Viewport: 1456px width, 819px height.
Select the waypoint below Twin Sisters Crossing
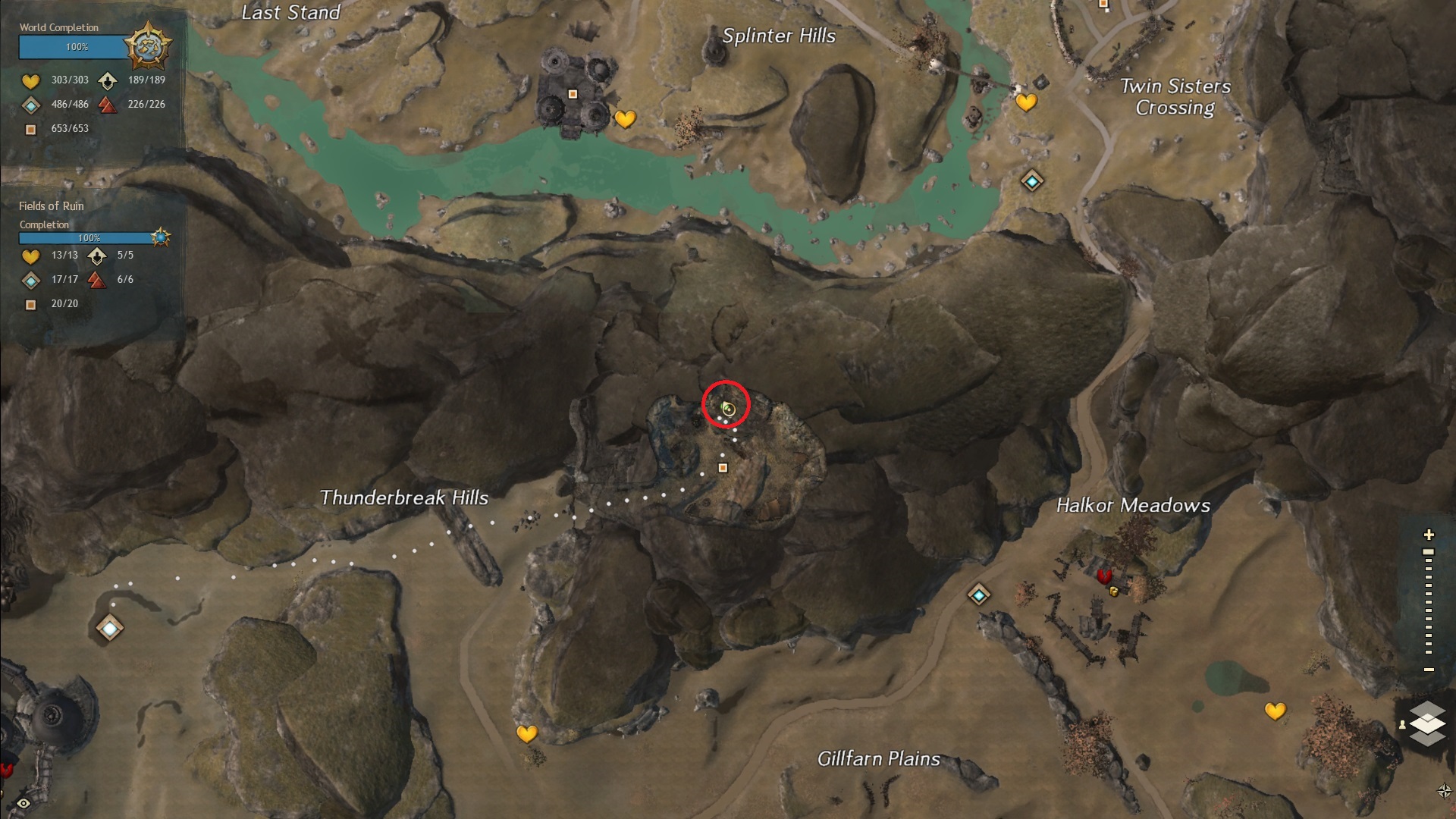coord(1031,181)
